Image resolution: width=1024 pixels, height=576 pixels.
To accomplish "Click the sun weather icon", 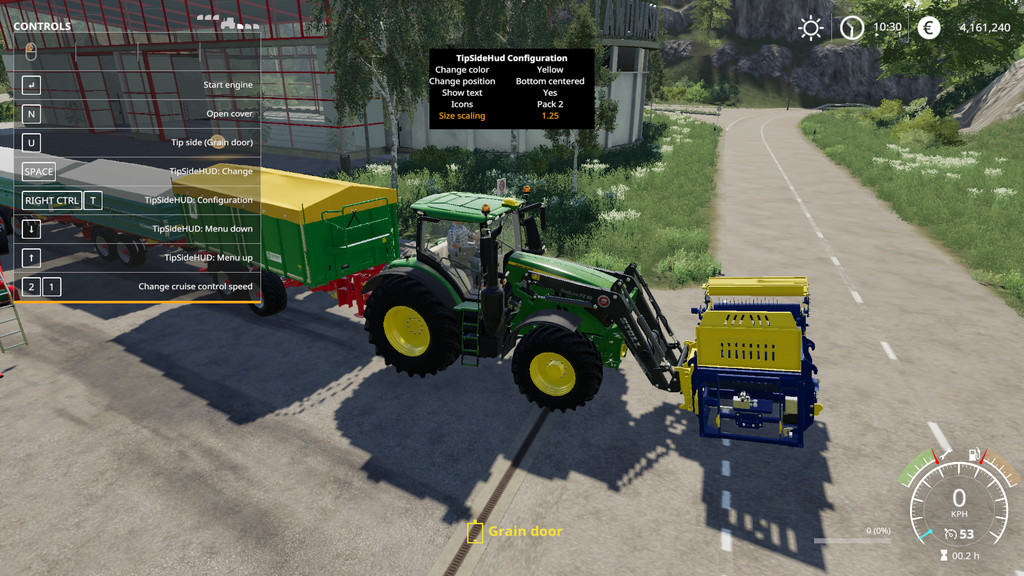I will 810,28.
